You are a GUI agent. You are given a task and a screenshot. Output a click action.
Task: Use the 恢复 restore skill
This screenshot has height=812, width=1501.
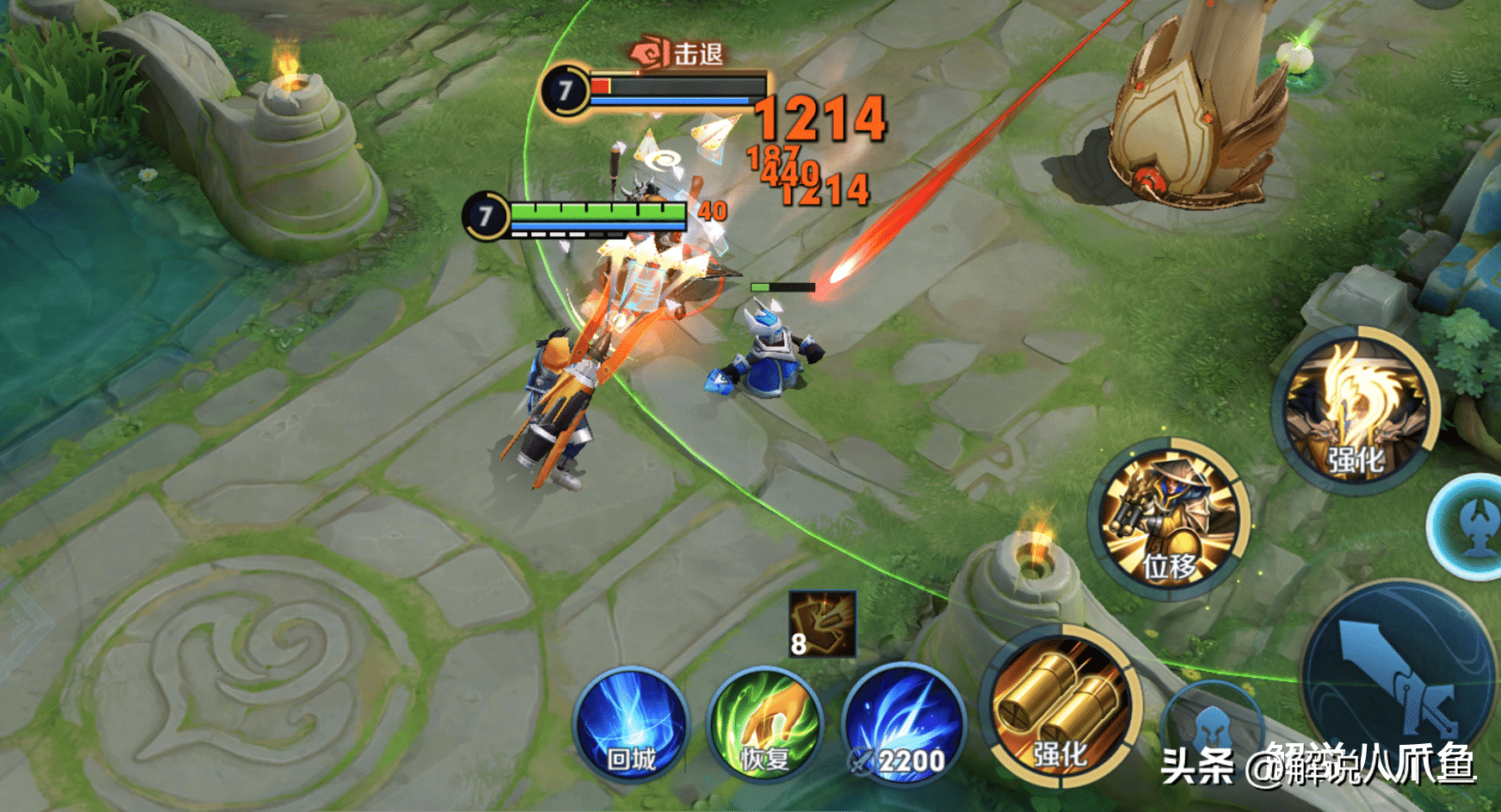(764, 724)
